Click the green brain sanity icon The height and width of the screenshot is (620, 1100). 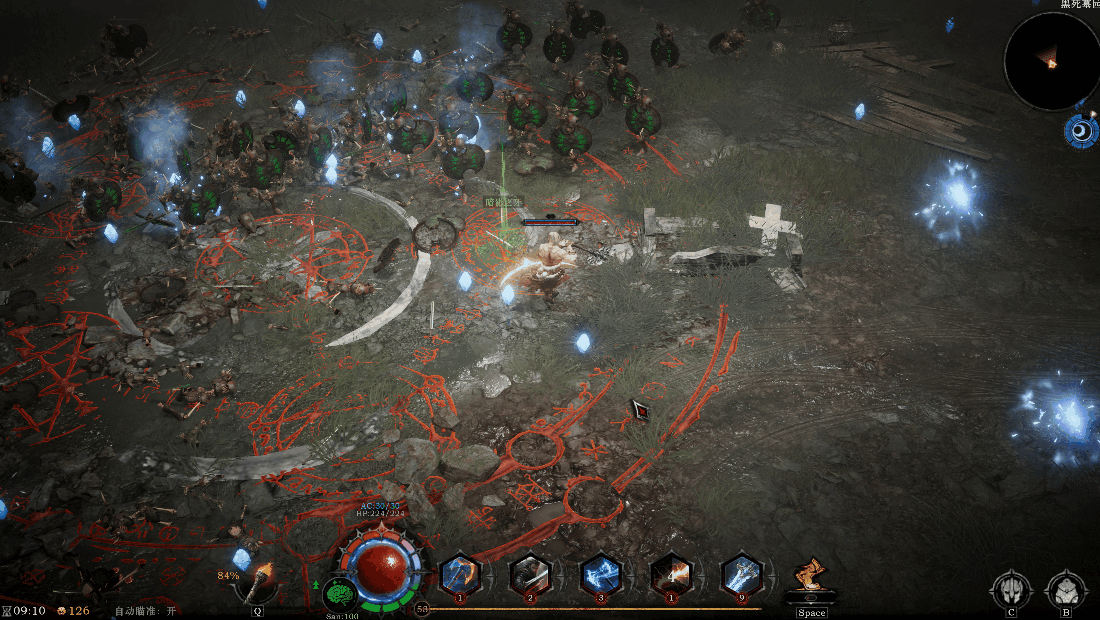click(x=341, y=594)
